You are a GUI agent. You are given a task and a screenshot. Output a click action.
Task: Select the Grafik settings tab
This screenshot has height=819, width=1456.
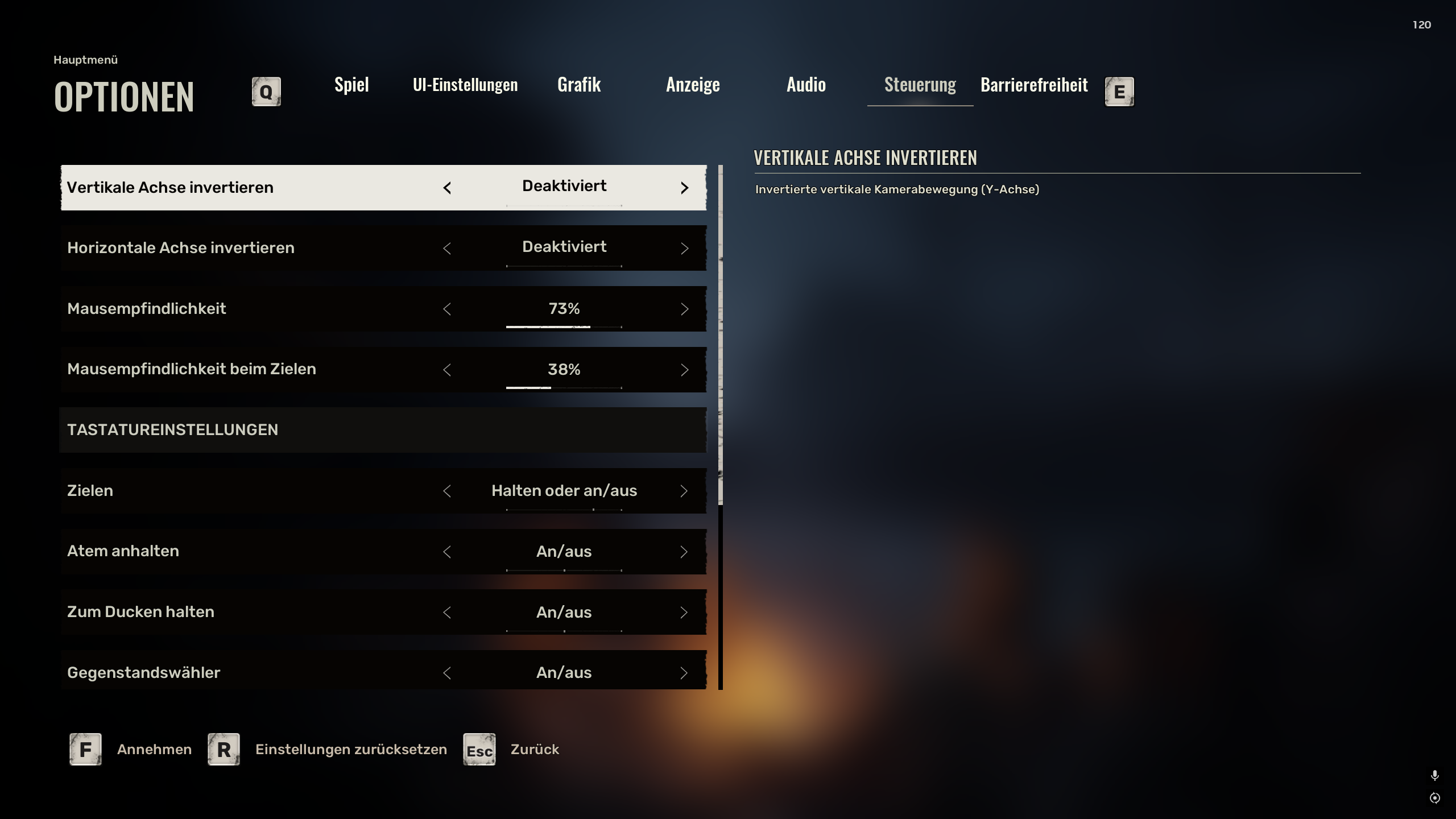click(x=579, y=85)
